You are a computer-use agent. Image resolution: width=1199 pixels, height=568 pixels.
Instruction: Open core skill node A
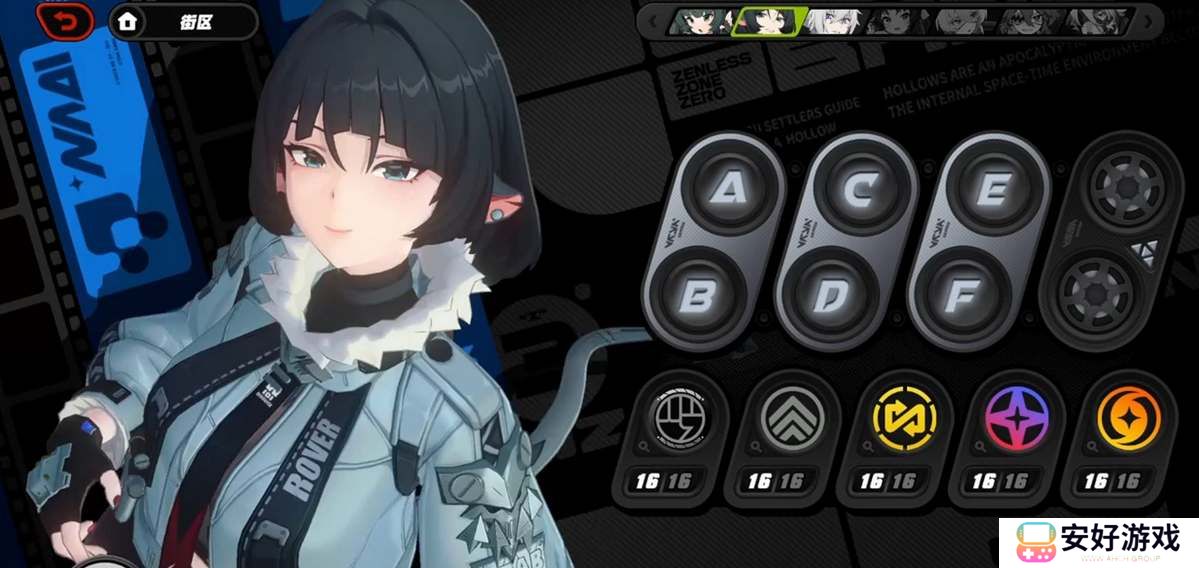coord(728,189)
